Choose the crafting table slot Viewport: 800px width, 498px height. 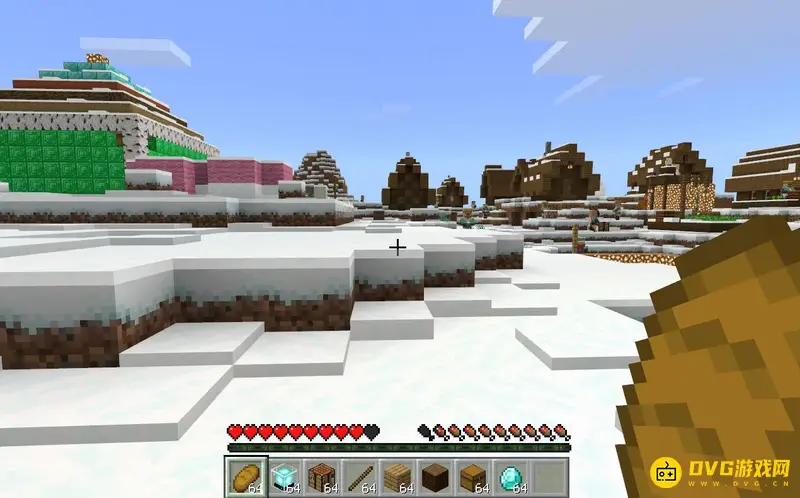coord(321,476)
